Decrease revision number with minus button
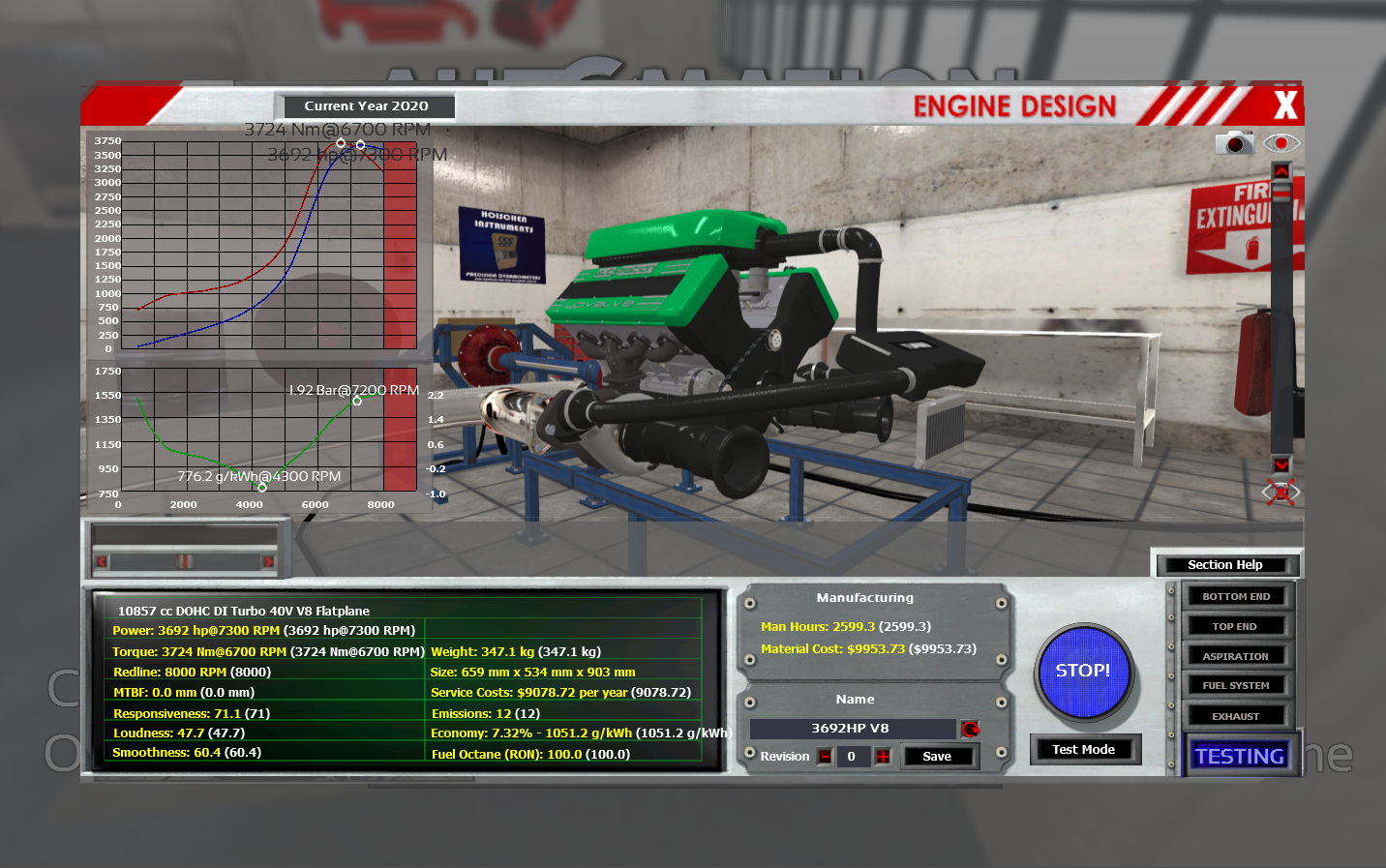The width and height of the screenshot is (1386, 868). tap(825, 757)
